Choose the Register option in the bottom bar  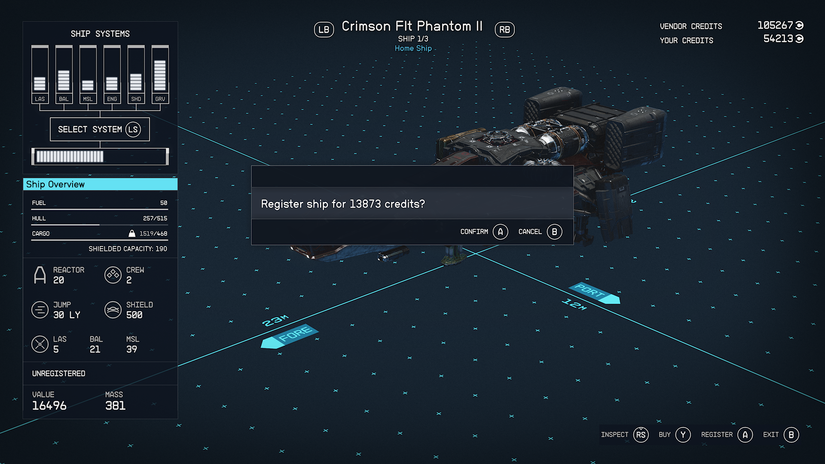point(726,435)
